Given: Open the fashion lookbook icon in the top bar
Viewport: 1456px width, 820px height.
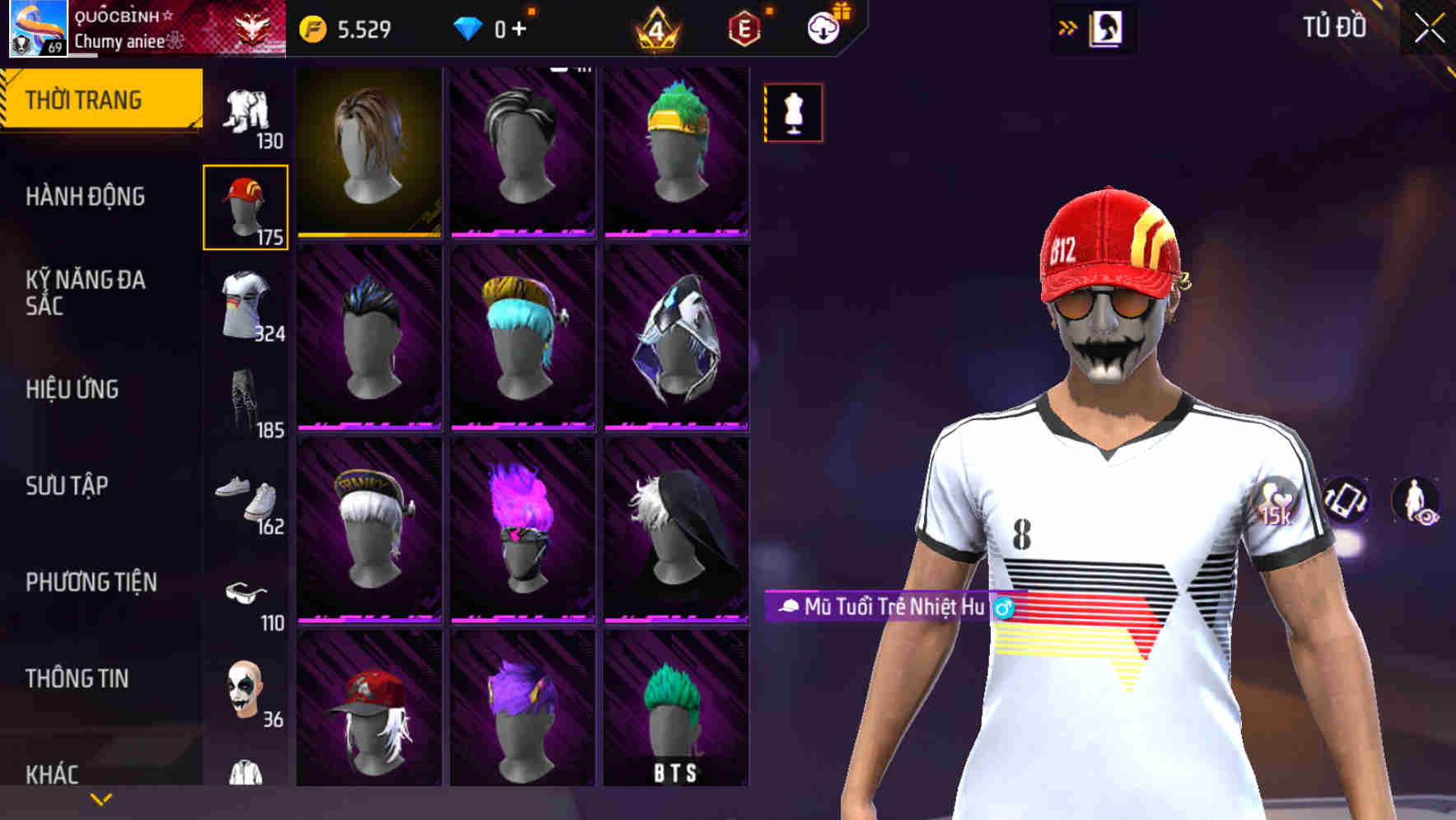Looking at the screenshot, I should [x=1108, y=27].
